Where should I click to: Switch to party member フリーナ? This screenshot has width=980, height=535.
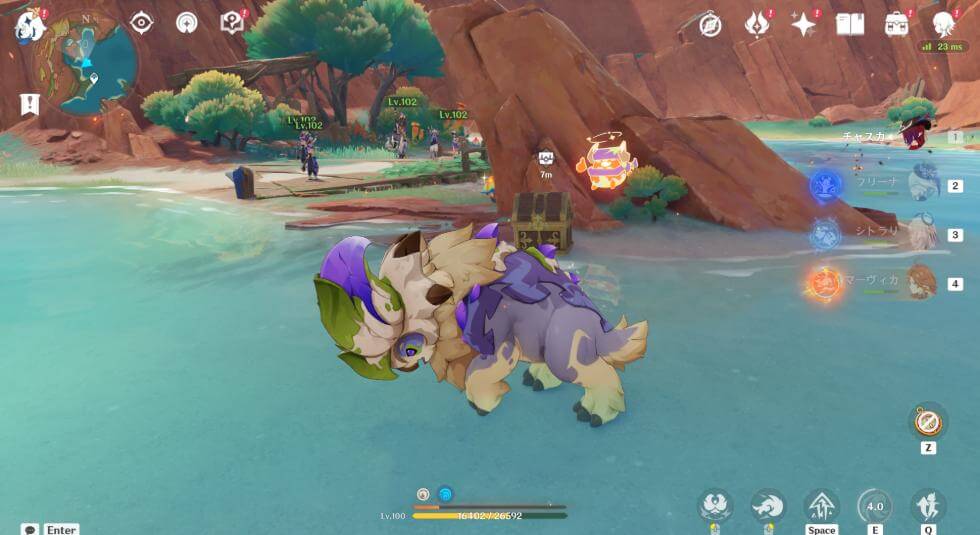pos(922,184)
